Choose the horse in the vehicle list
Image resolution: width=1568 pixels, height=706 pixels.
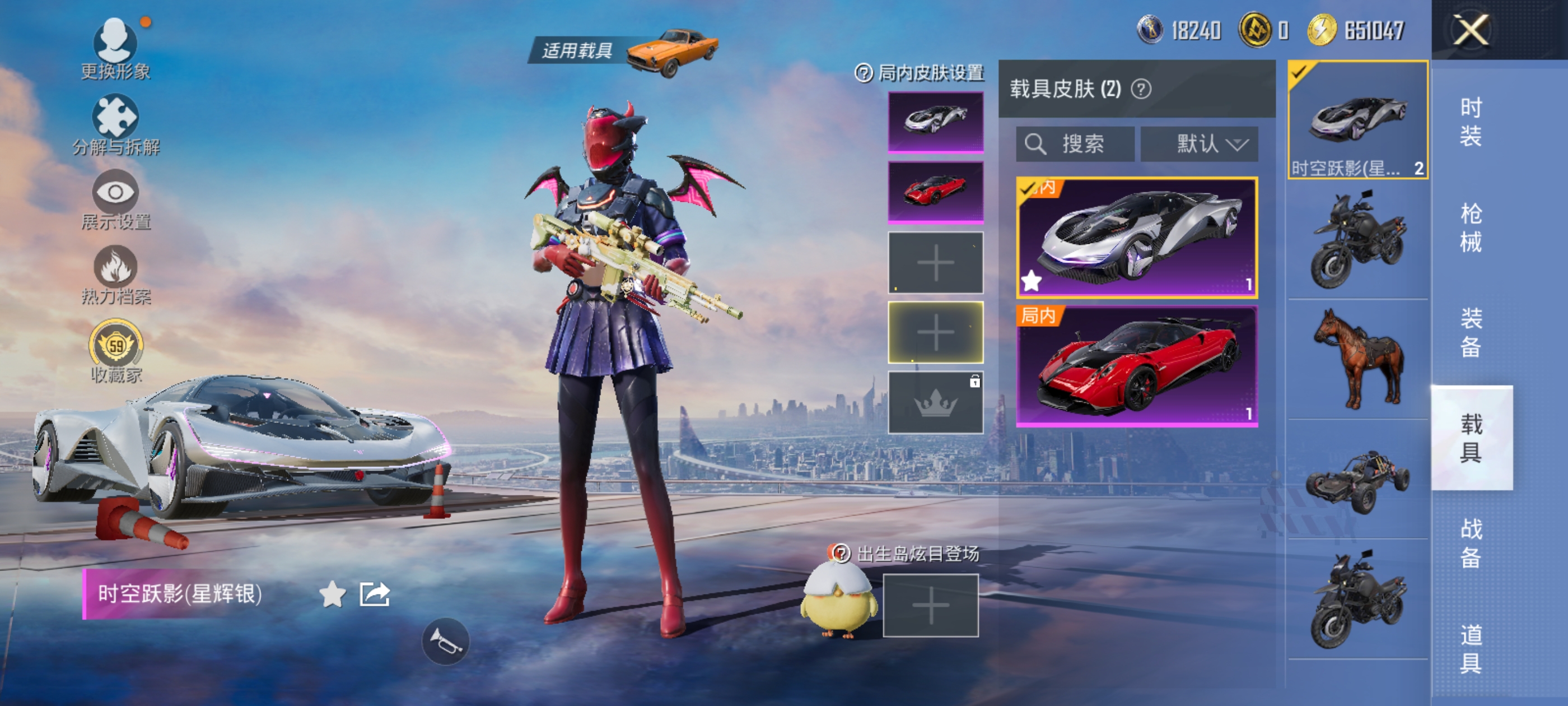[x=1357, y=359]
